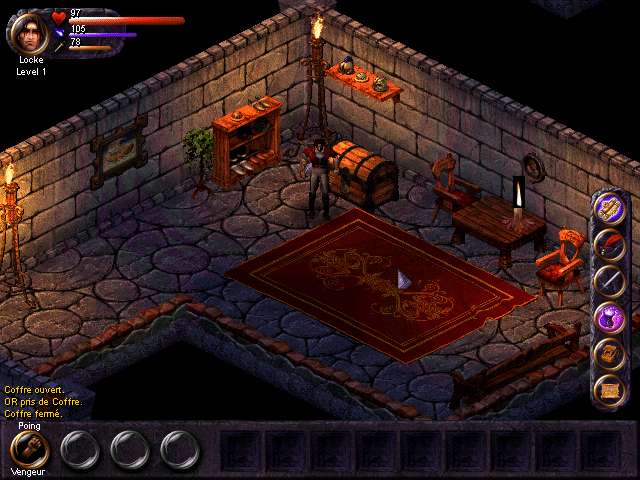Click Locke's character portrait
The height and width of the screenshot is (480, 640).
pos(30,31)
